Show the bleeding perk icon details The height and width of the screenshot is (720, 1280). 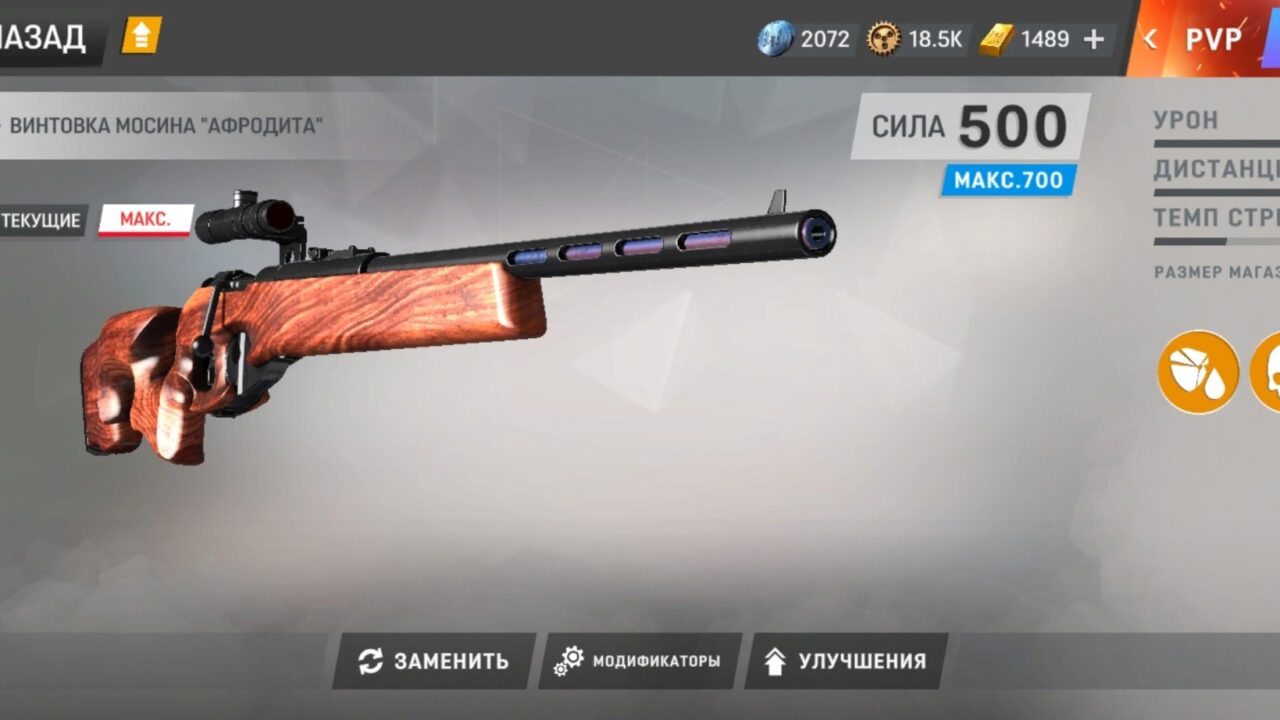pyautogui.click(x=1198, y=371)
